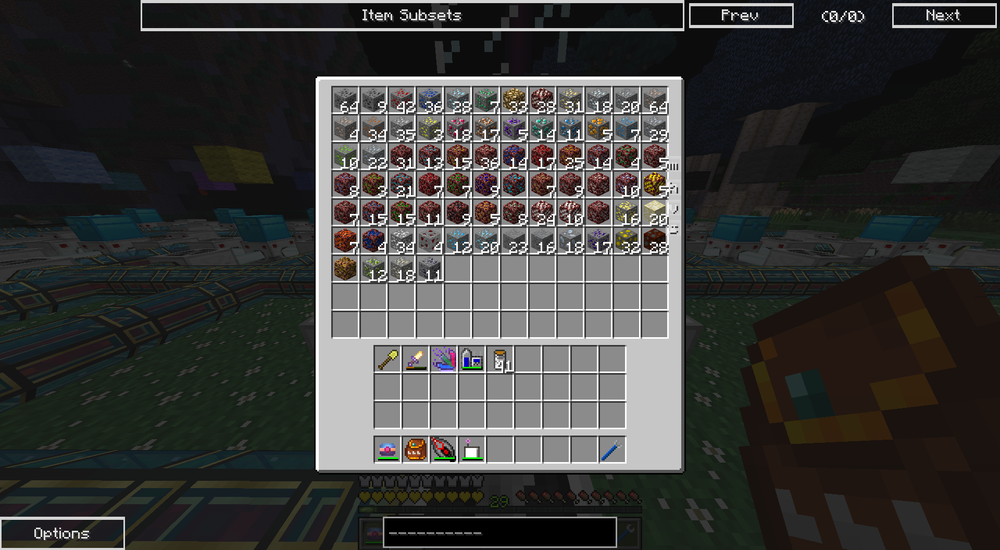Viewport: 1000px width, 550px height.
Task: Take the glowing yellow block stack of 5
Action: [655, 184]
